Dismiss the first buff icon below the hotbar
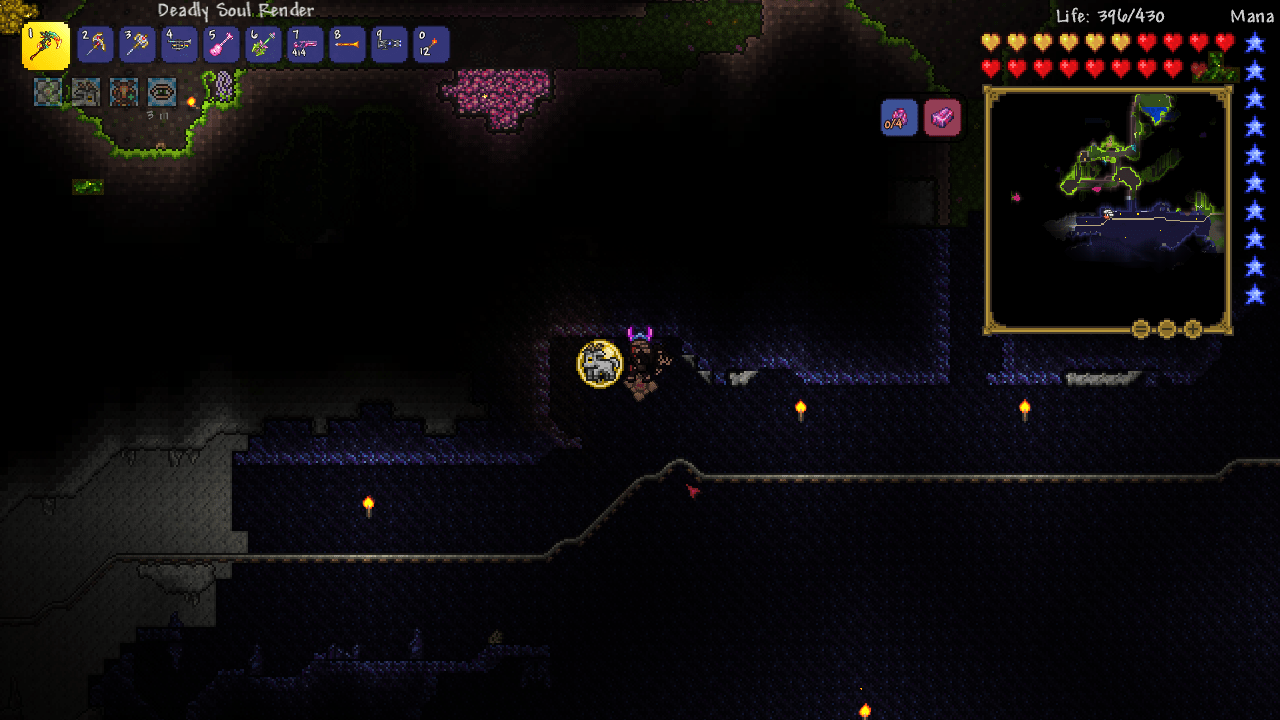 [x=48, y=92]
